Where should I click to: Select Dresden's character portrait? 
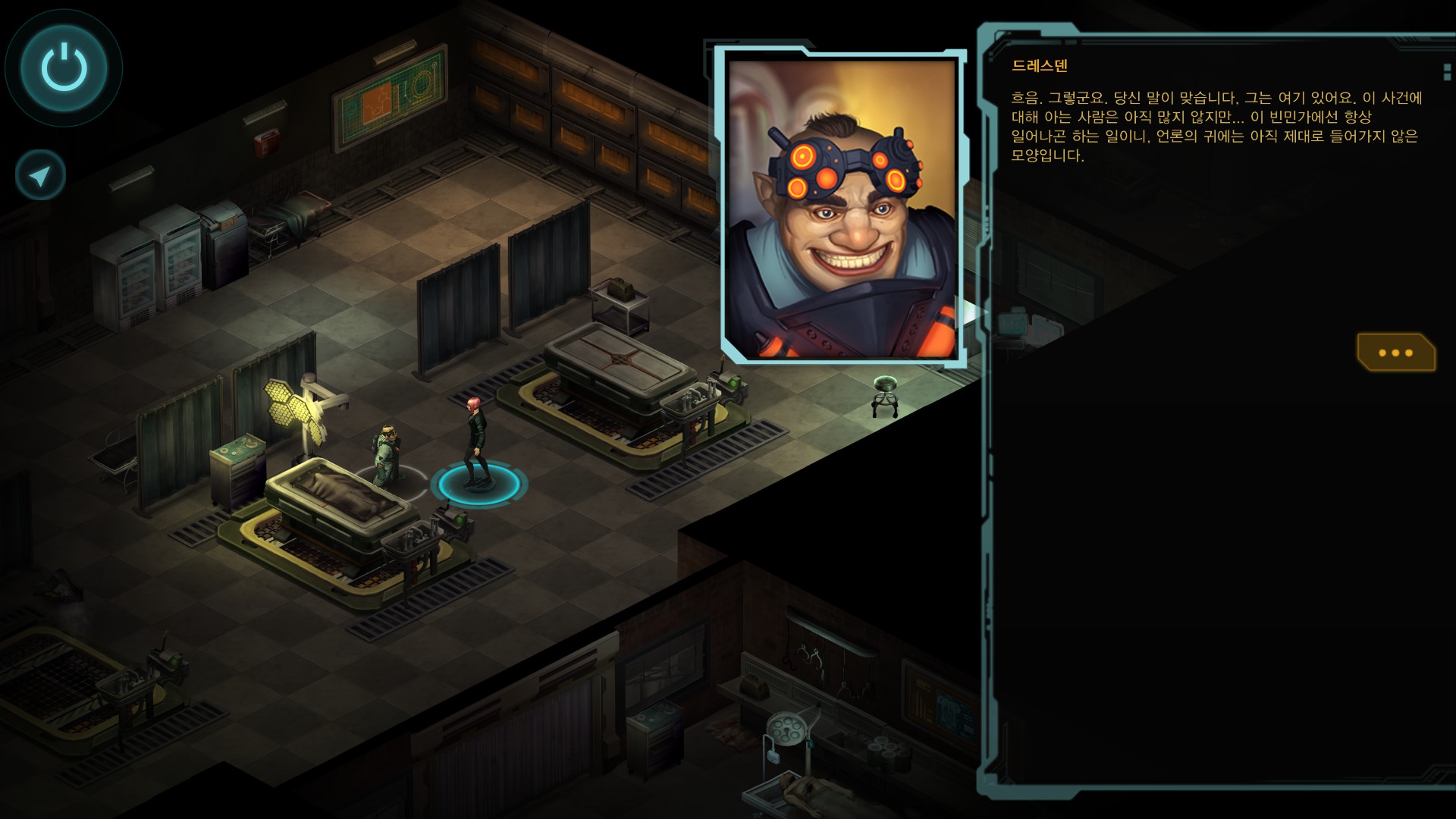click(x=841, y=206)
